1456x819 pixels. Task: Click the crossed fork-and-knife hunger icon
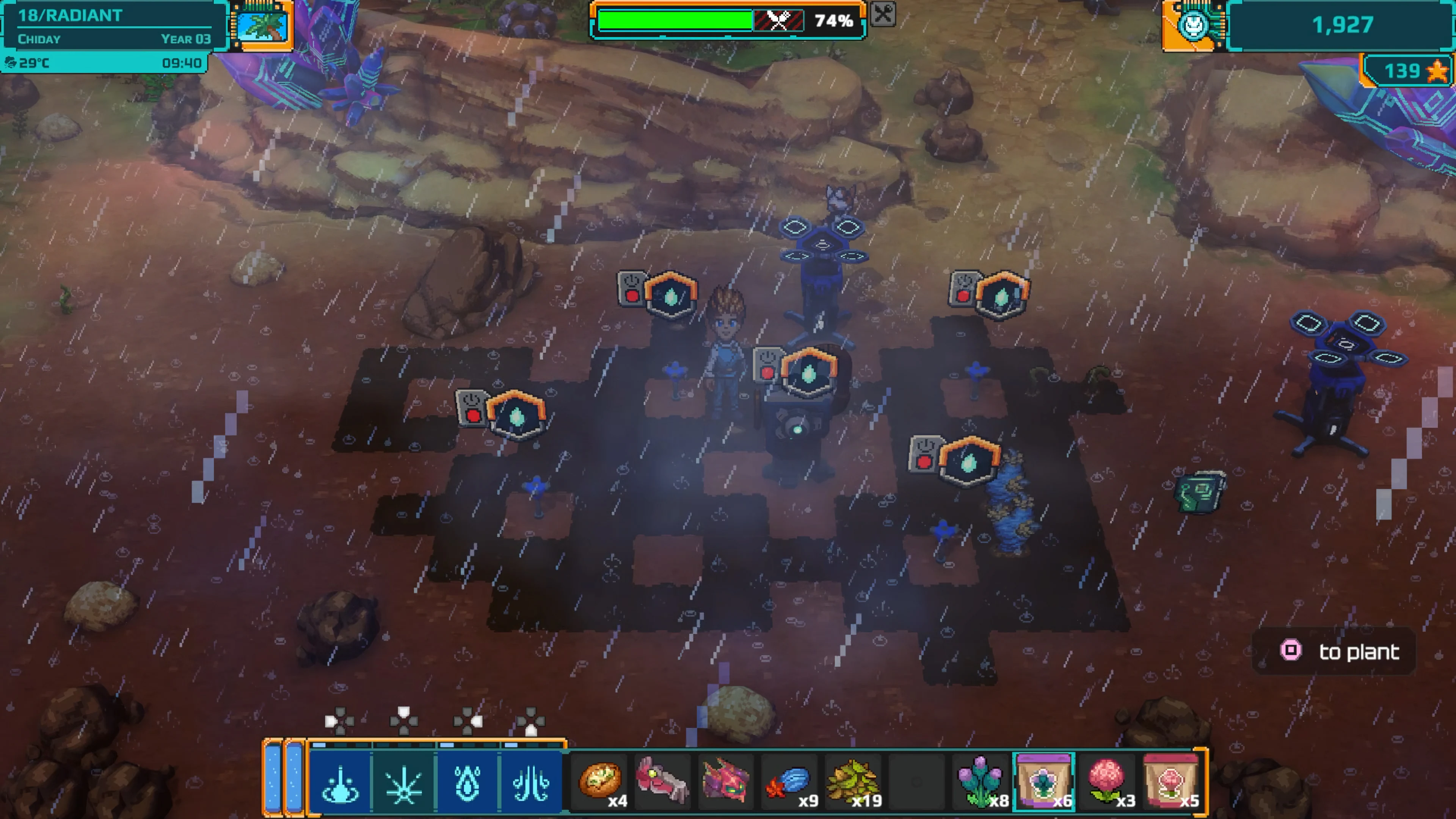[x=780, y=21]
